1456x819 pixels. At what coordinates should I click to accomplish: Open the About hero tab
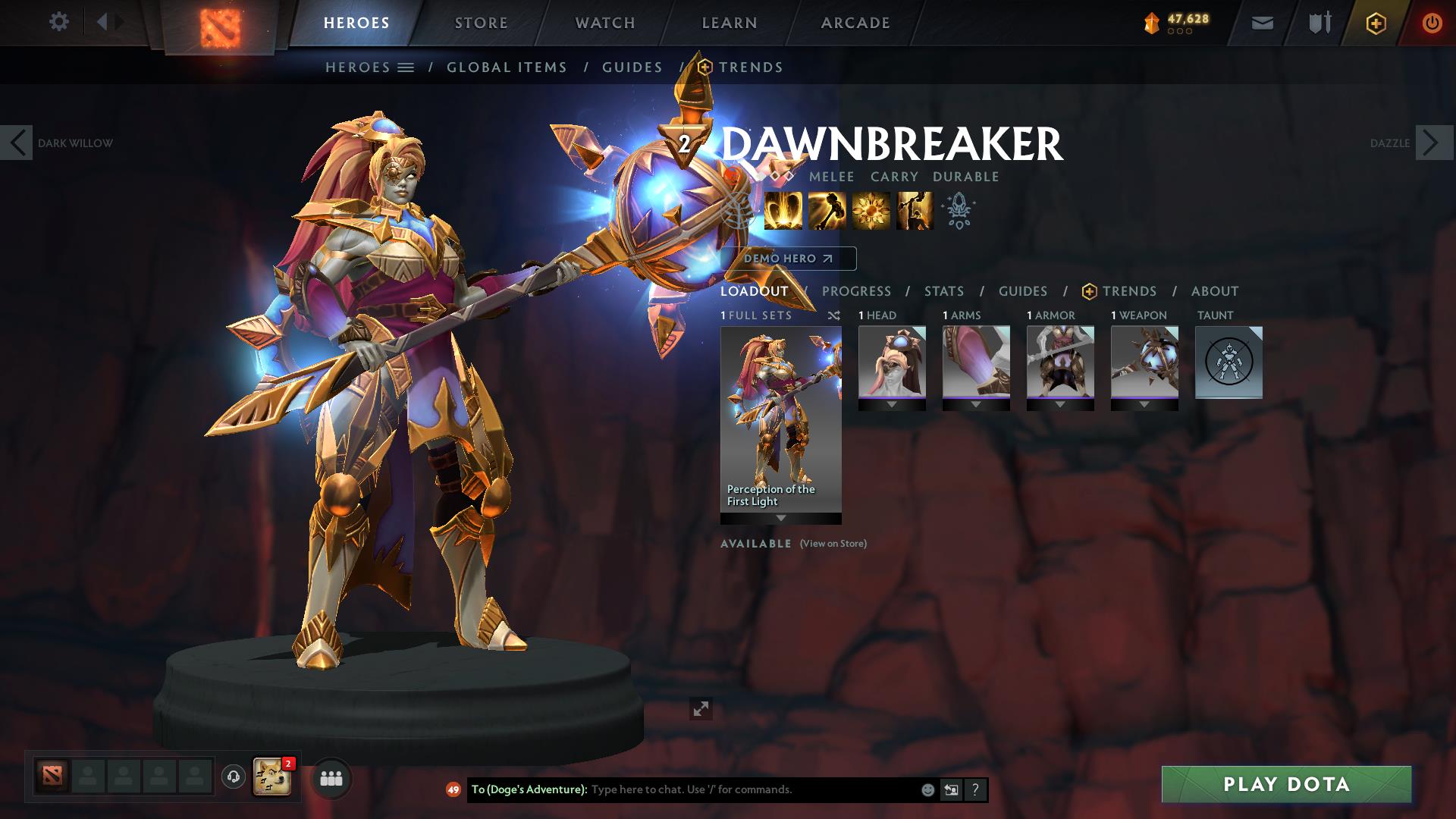(1214, 291)
